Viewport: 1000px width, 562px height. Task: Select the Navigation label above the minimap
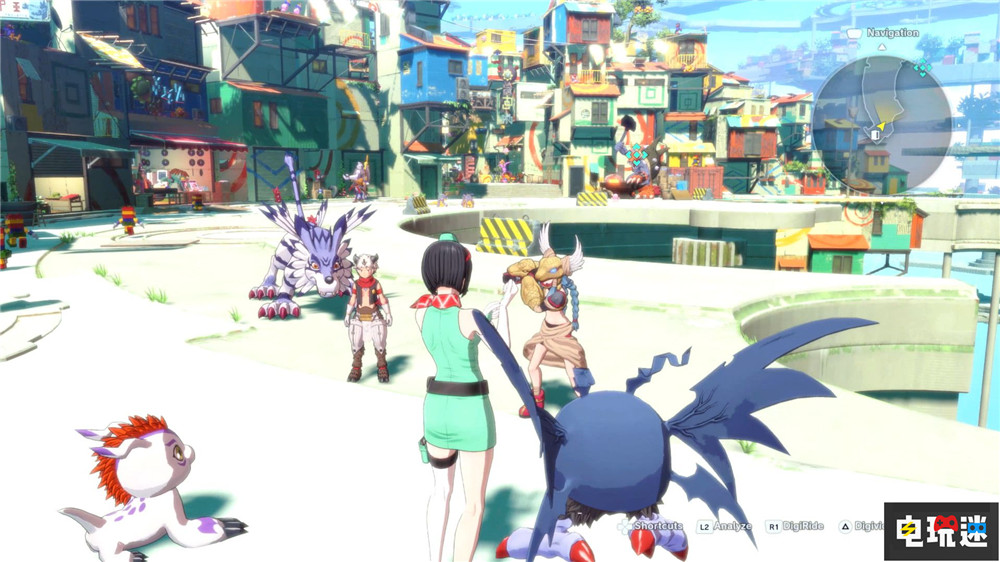tap(892, 33)
